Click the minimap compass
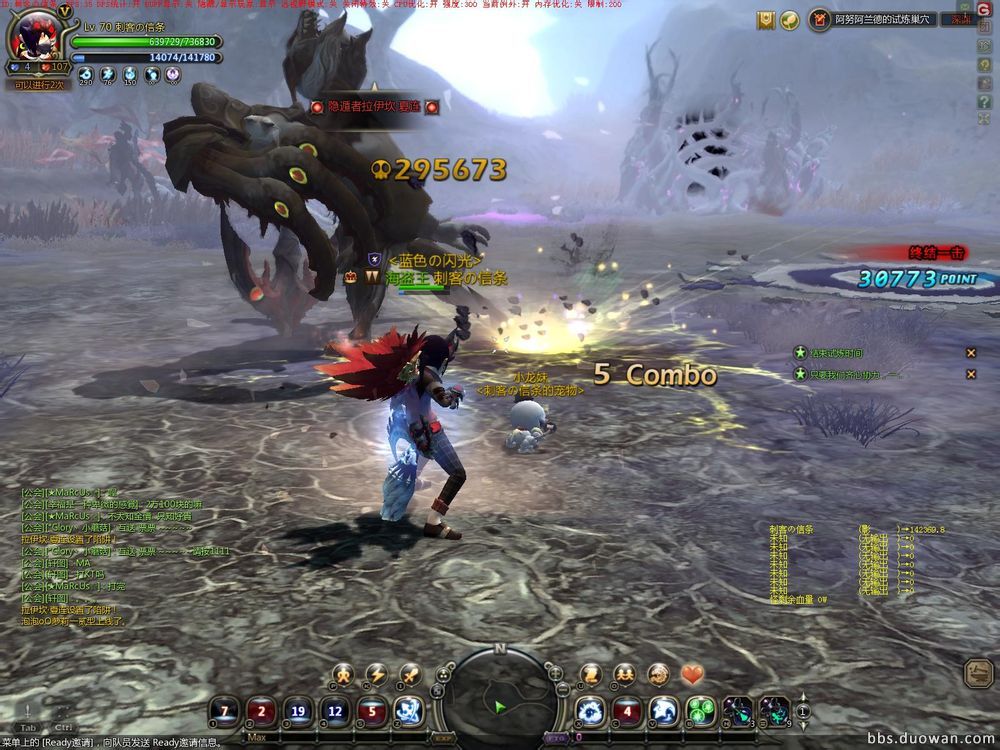 tap(500, 694)
